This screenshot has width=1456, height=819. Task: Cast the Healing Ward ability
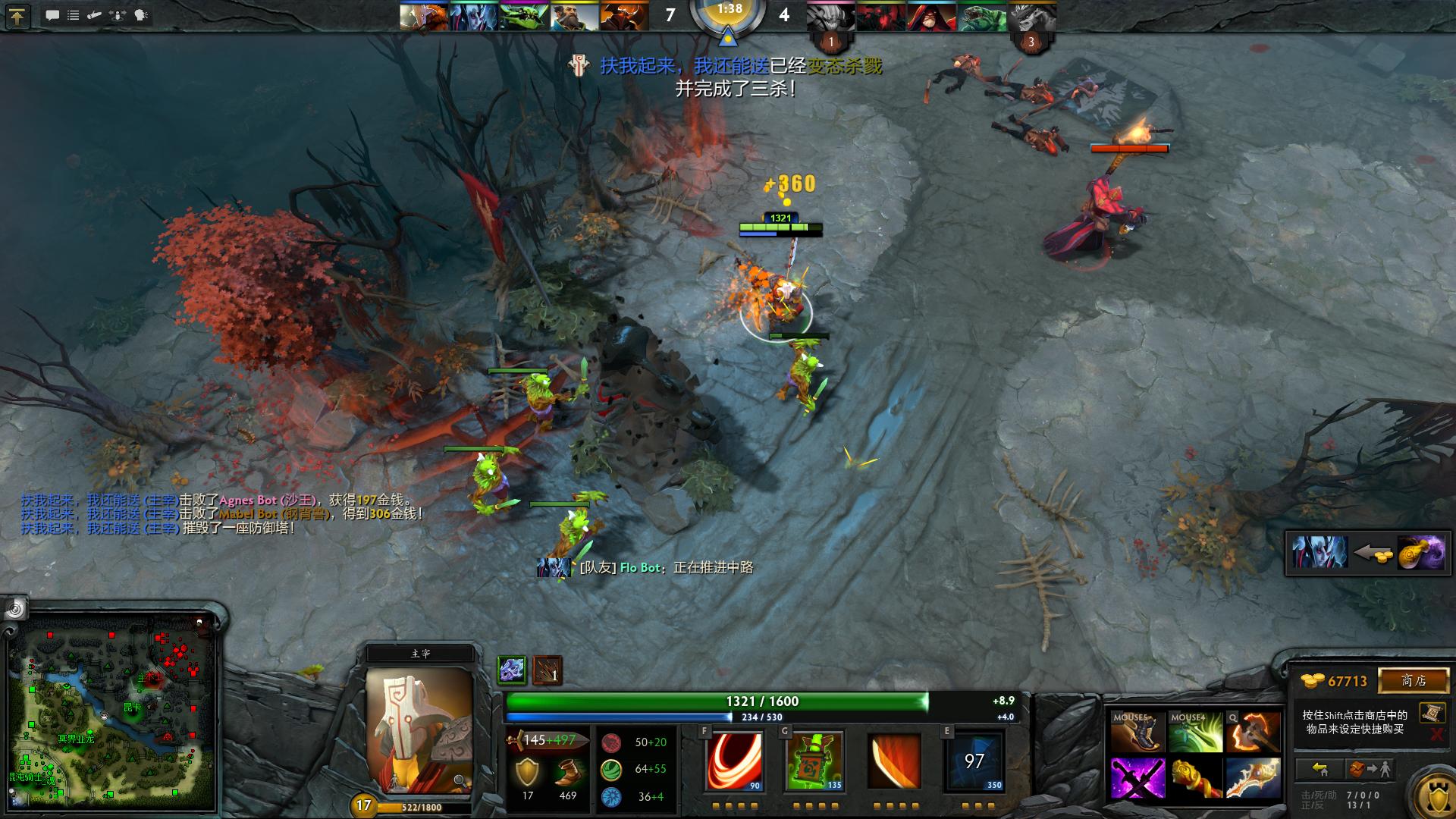(814, 761)
